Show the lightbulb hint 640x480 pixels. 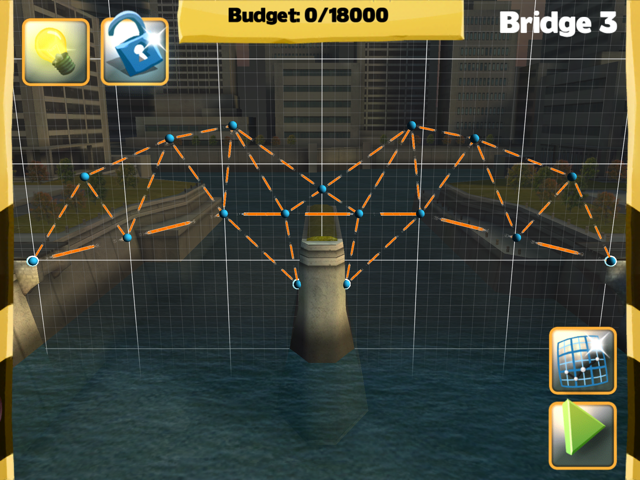click(x=56, y=51)
